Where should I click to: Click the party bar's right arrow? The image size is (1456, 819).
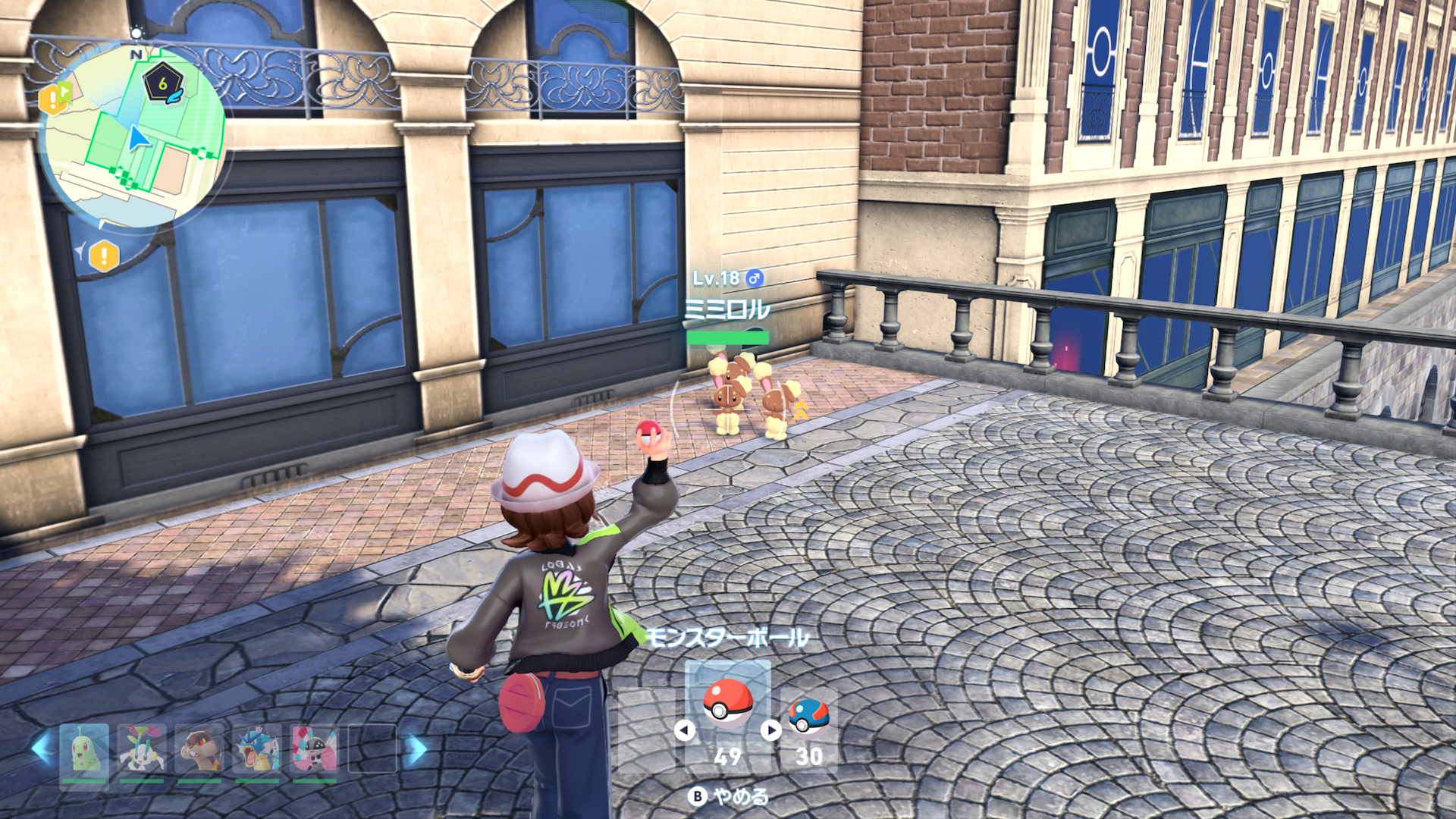pyautogui.click(x=416, y=749)
